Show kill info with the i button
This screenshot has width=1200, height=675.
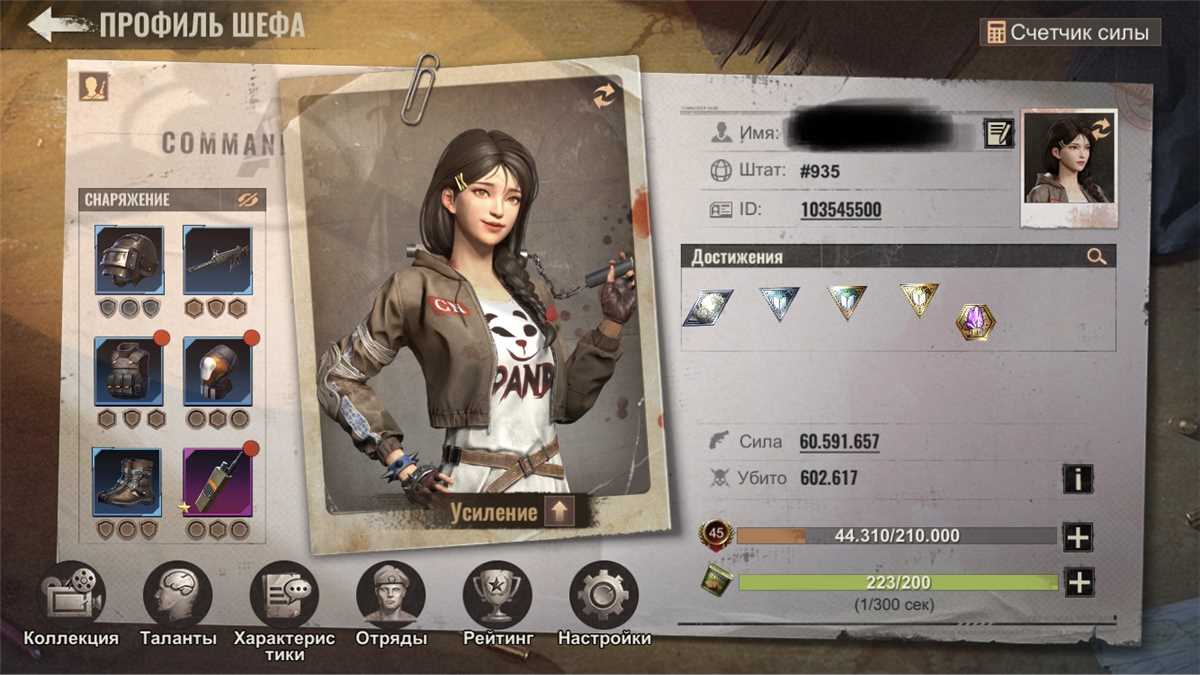click(x=1078, y=479)
